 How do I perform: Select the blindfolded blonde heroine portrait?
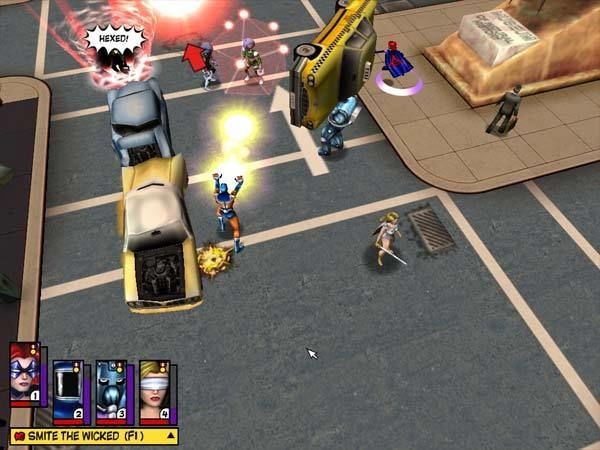click(154, 391)
